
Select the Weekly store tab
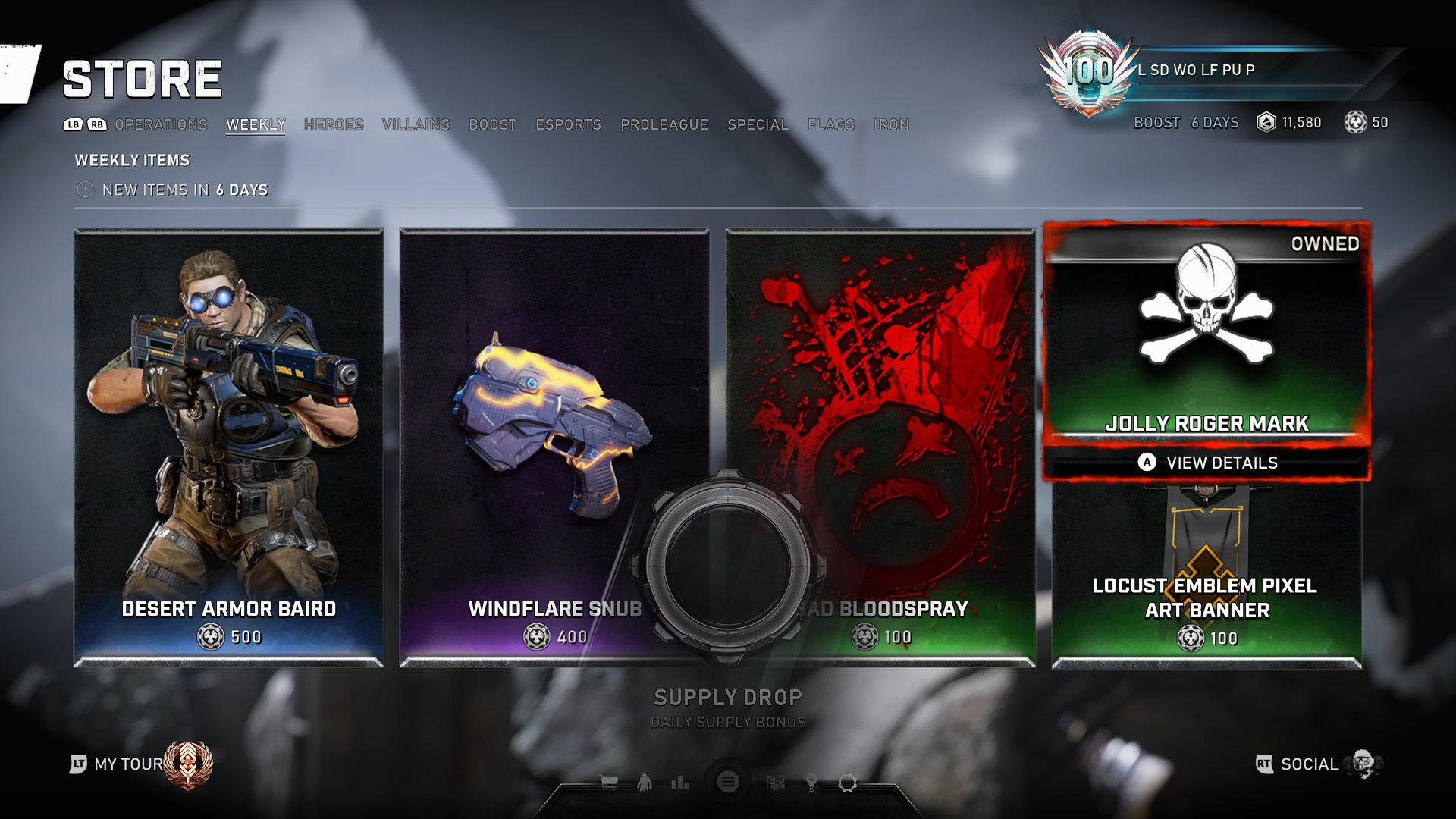point(256,124)
